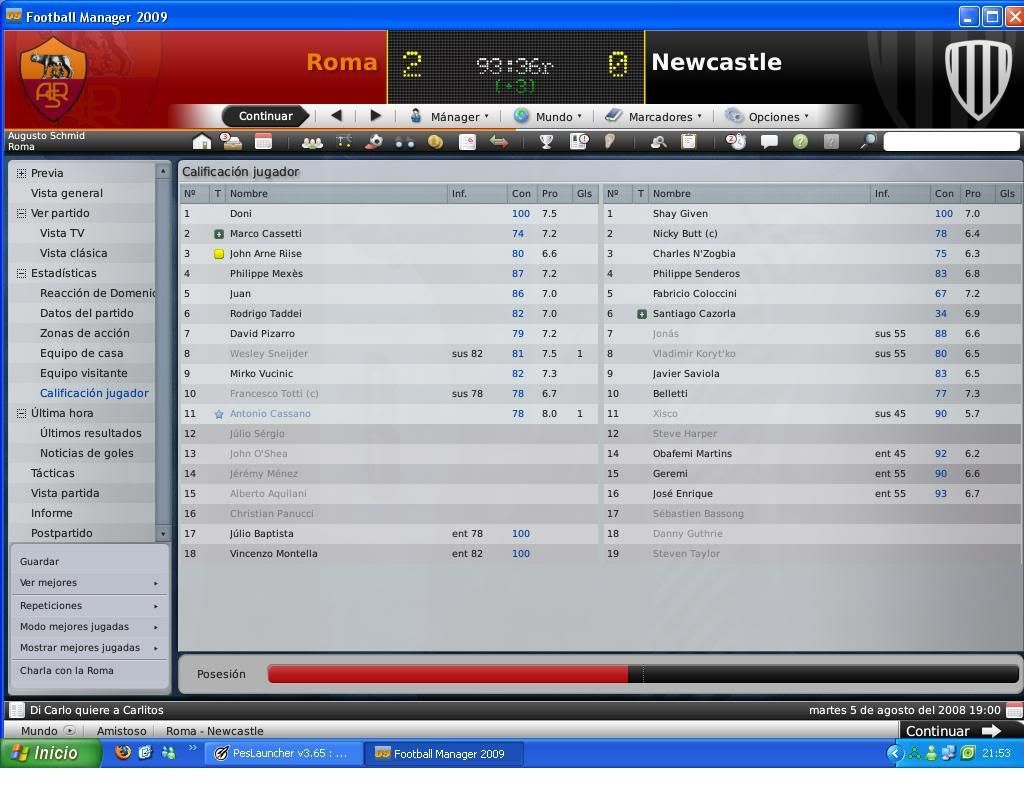Open Noticias de goles
1024x791 pixels.
[x=86, y=453]
